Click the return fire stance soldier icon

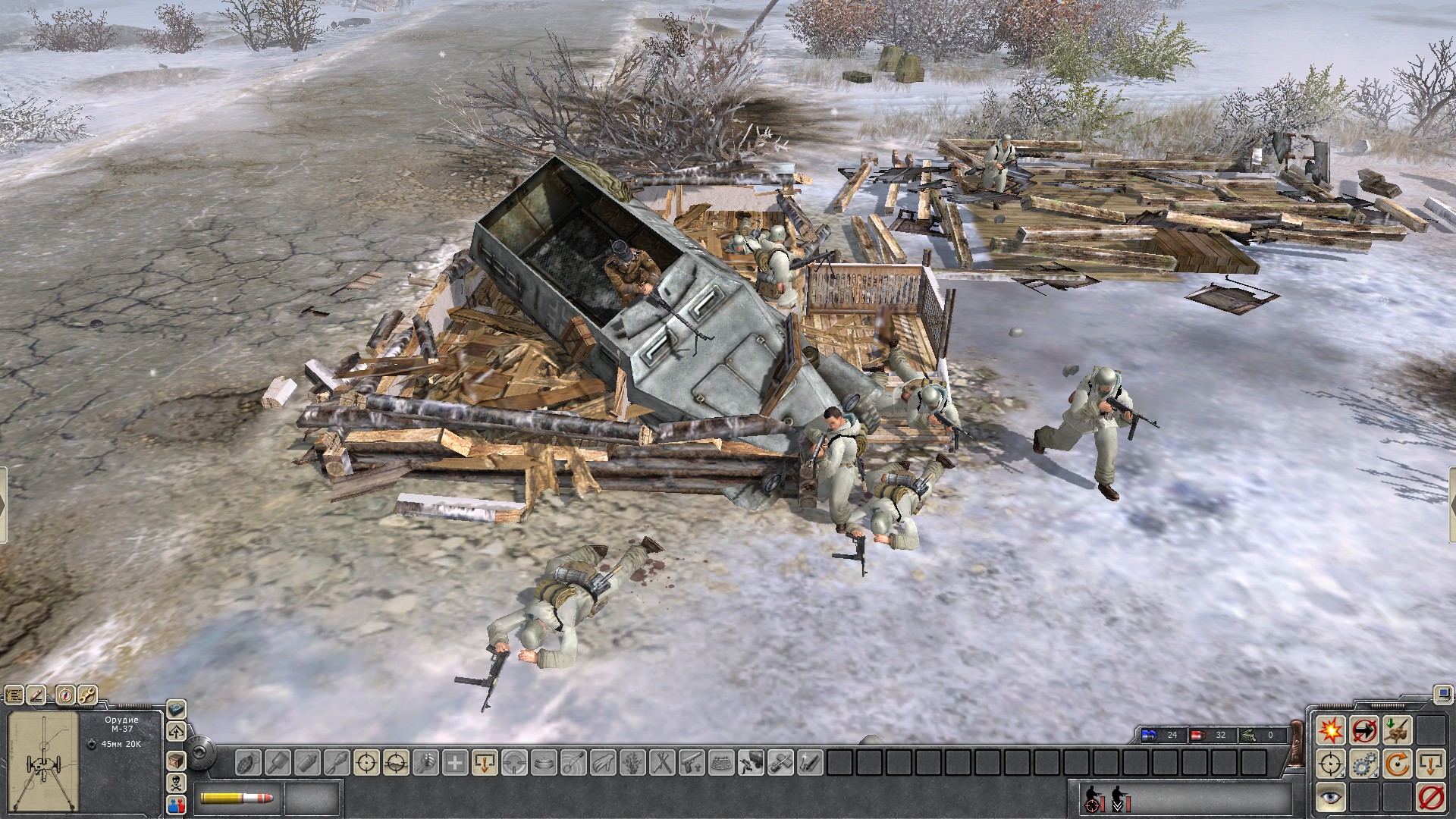click(1092, 799)
